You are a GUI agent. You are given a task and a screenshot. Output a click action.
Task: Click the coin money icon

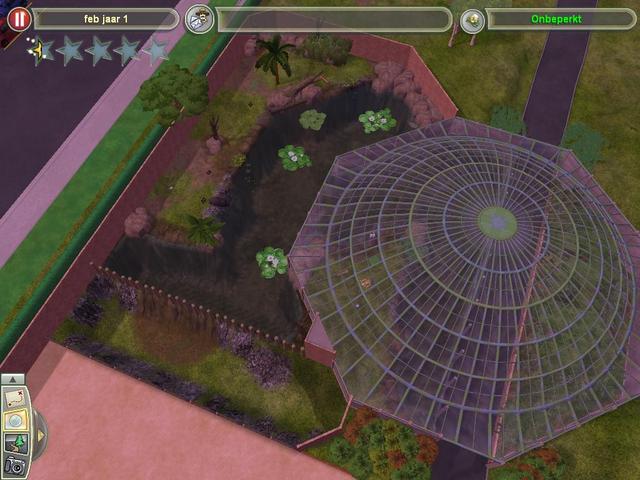click(473, 19)
